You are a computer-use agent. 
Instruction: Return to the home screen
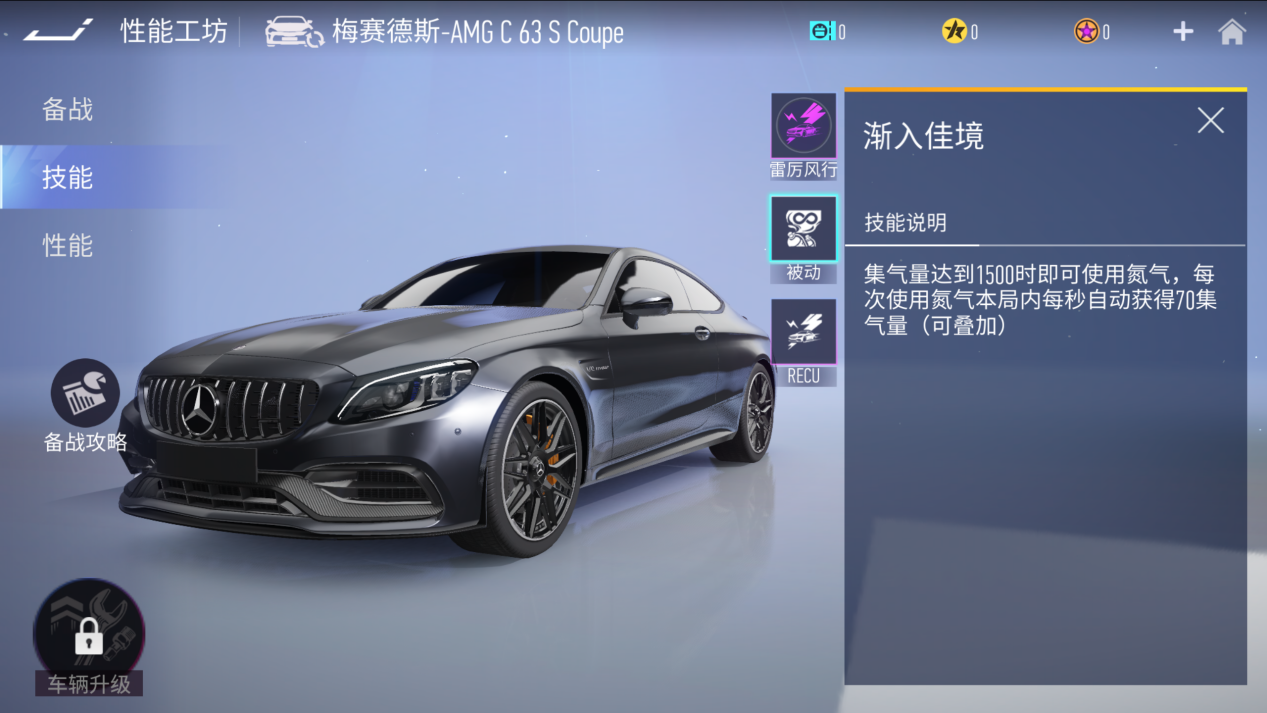1232,32
